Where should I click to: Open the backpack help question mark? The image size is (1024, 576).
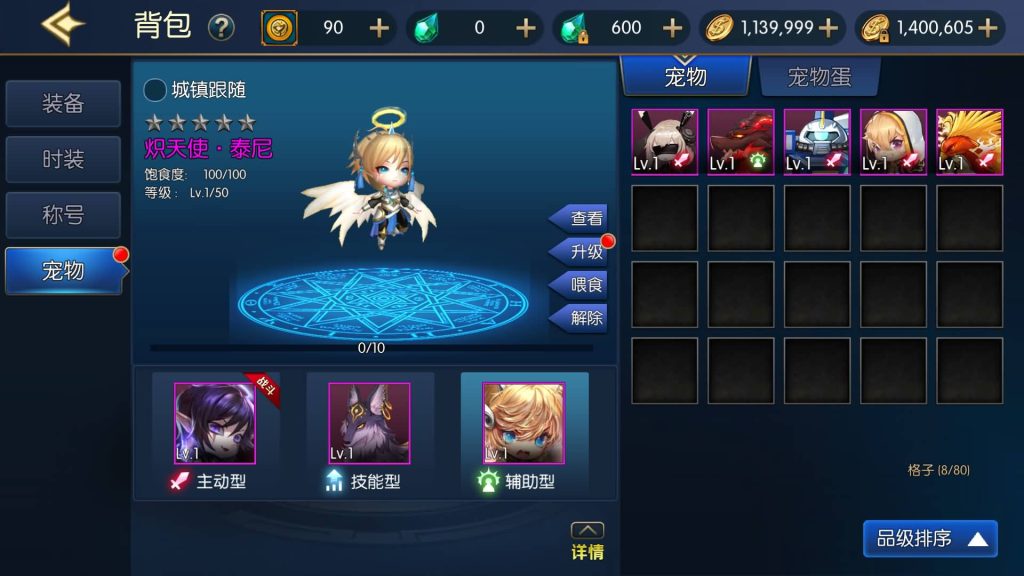(x=221, y=27)
